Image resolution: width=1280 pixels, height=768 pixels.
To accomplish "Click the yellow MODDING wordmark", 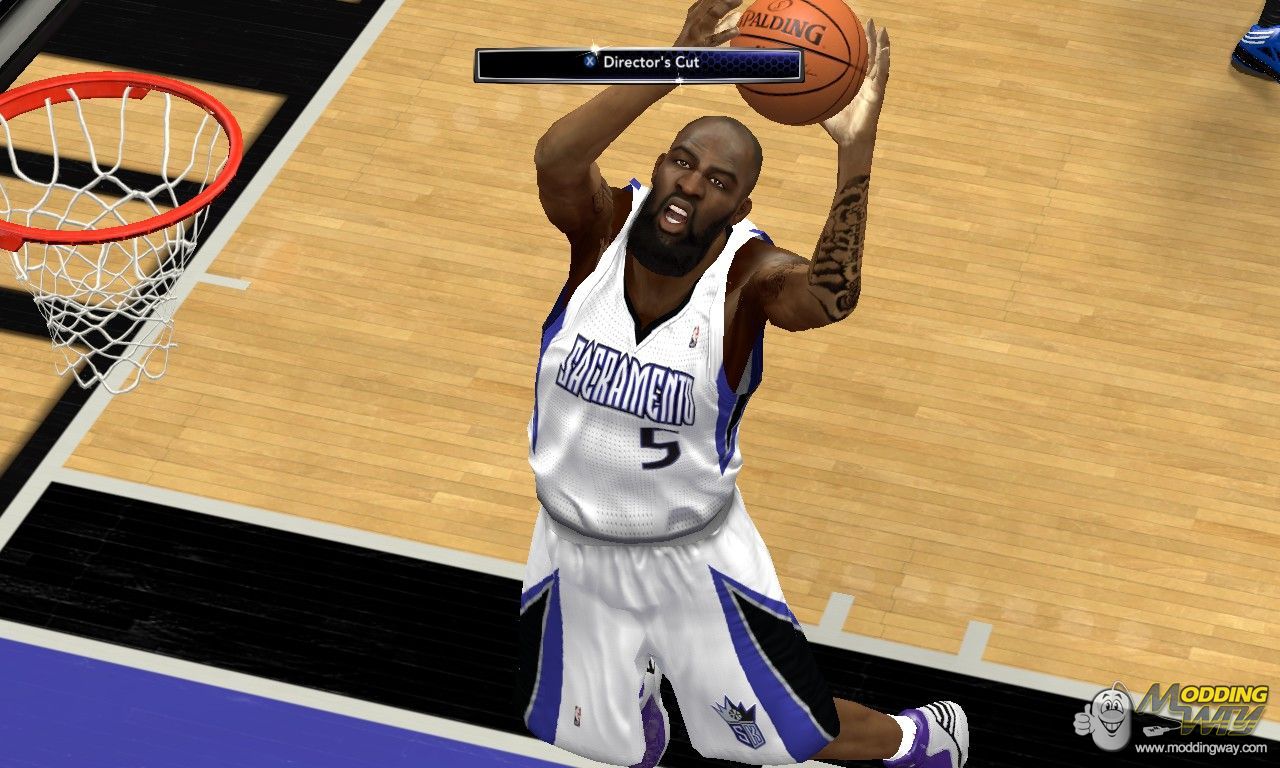I will tap(1225, 694).
